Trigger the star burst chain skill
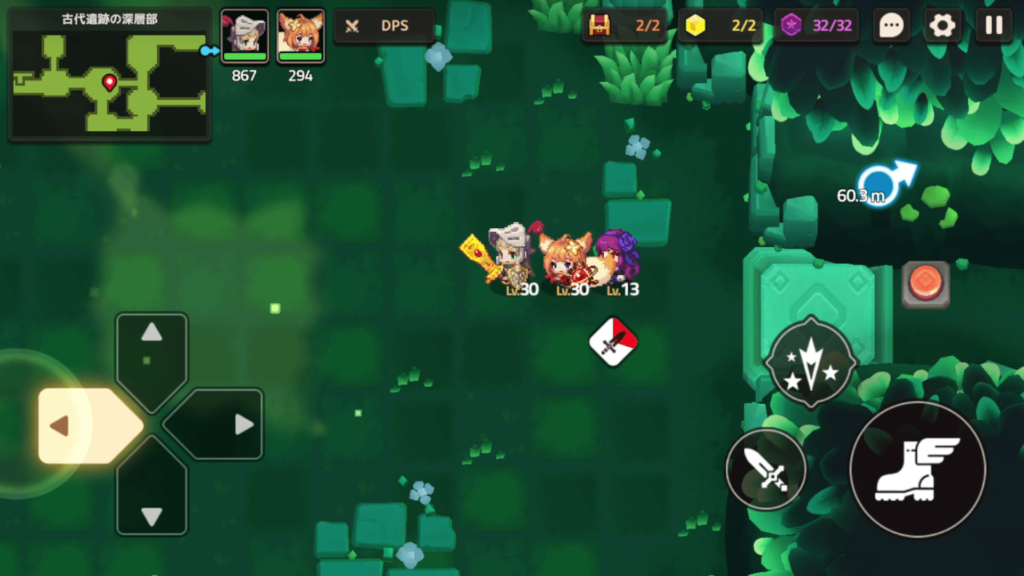Screen dimensions: 1024x576 pos(809,362)
